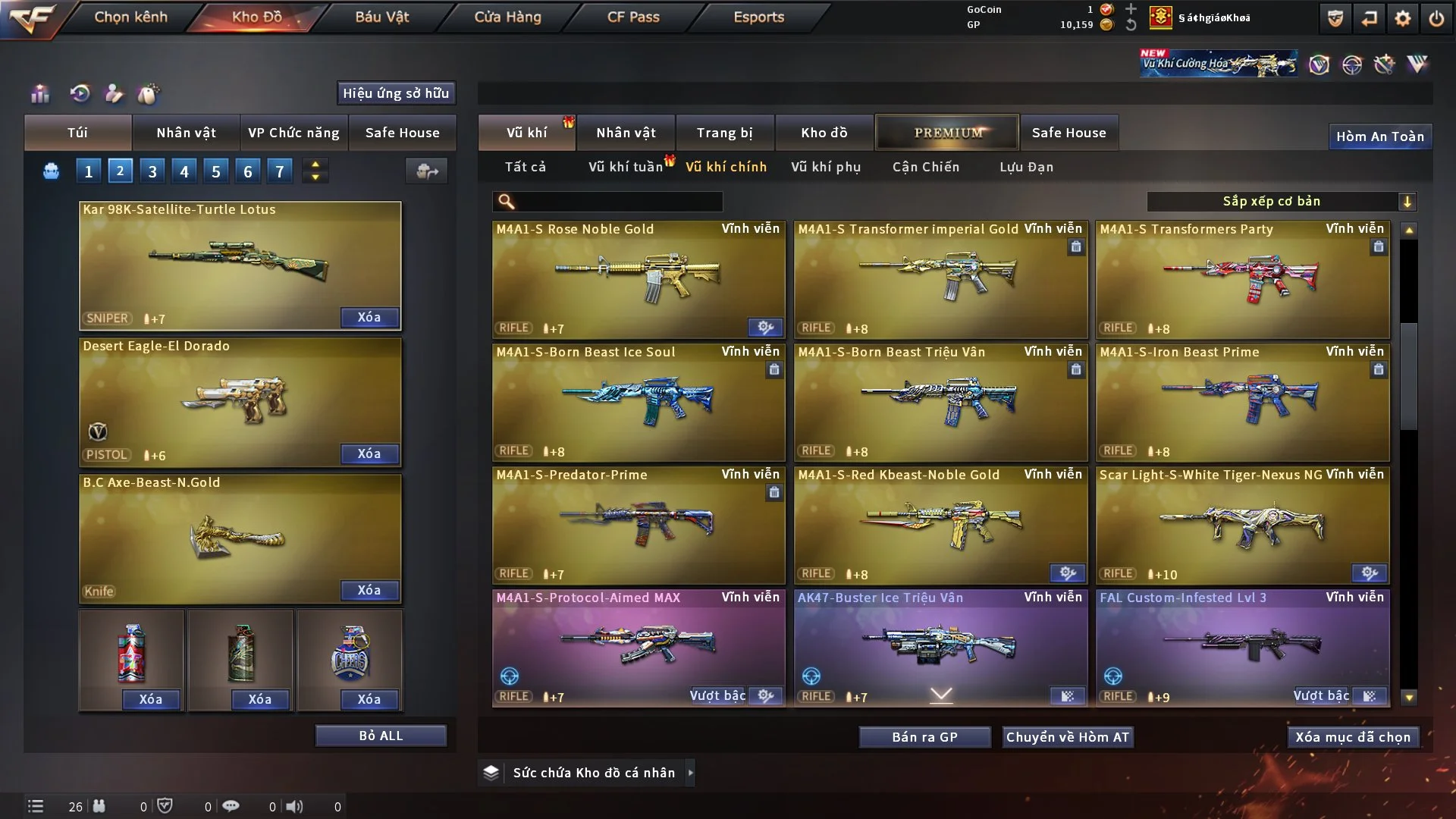Open the Sắp xếp cơ bản sort dropdown
The width and height of the screenshot is (1456, 819).
[1280, 201]
